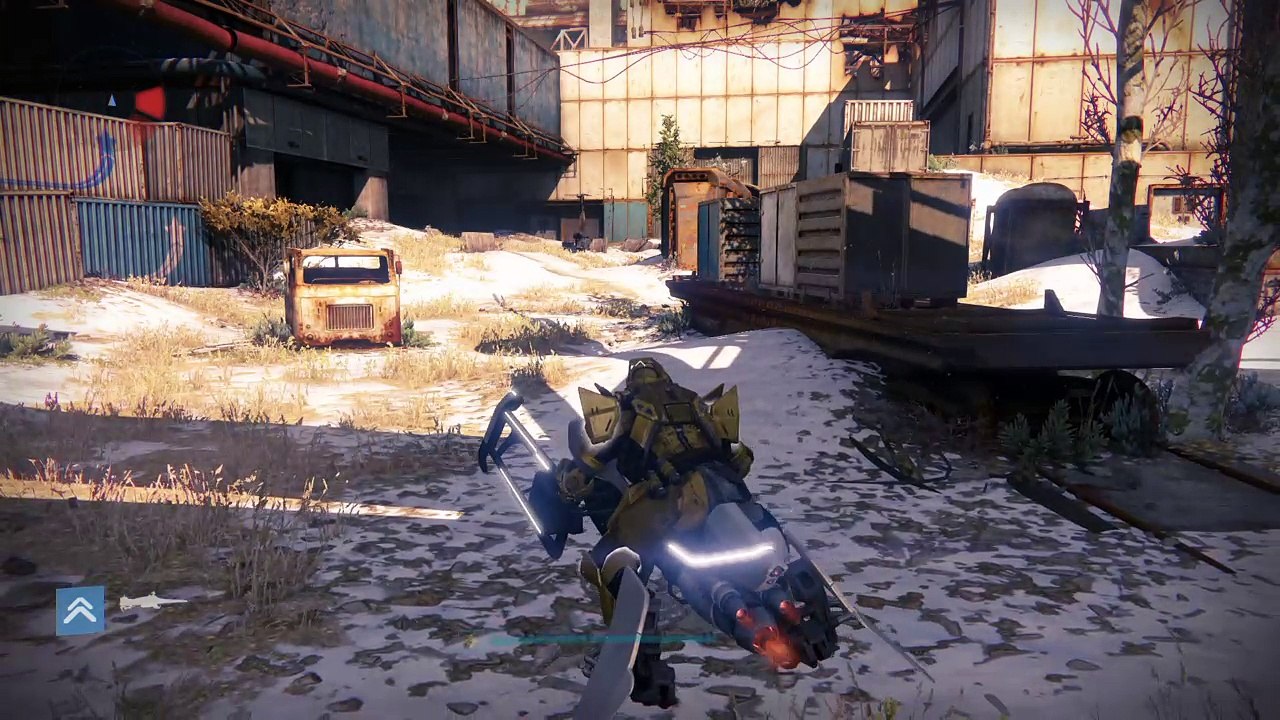
Task: Select the white rifle weapon icon
Action: (x=152, y=602)
